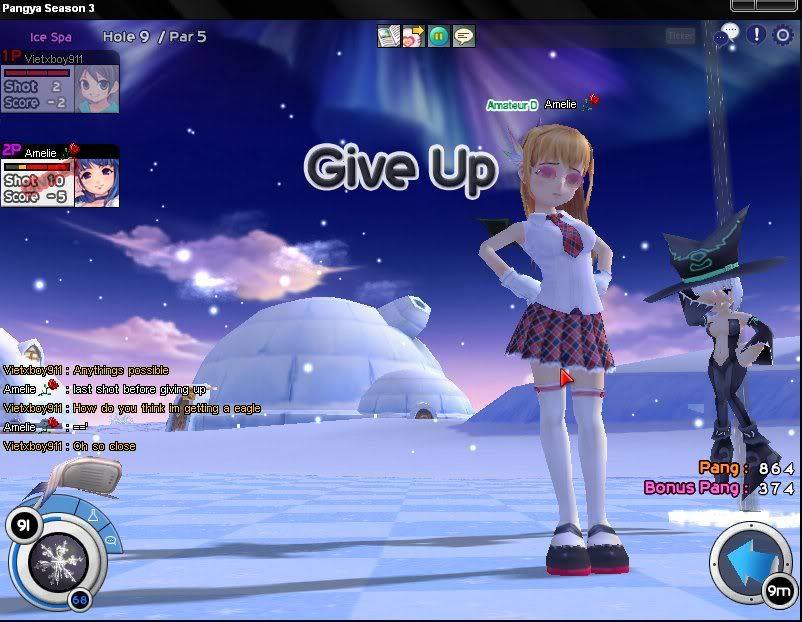Open the speech bubble macro tab
The height and width of the screenshot is (622, 802).
click(110, 540)
